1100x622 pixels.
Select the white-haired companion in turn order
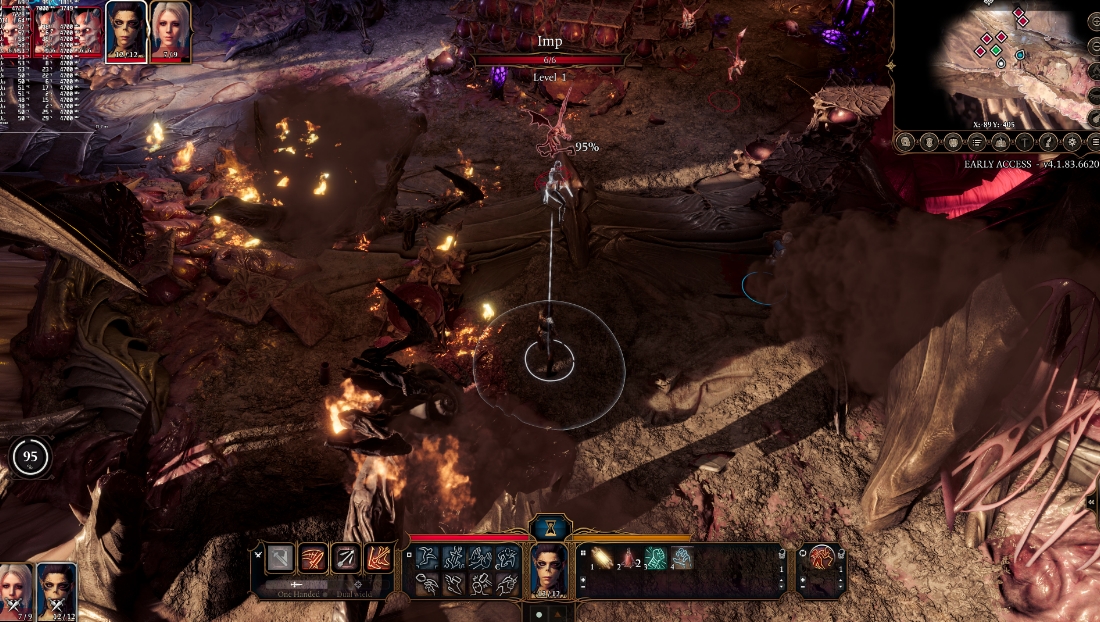(x=170, y=30)
